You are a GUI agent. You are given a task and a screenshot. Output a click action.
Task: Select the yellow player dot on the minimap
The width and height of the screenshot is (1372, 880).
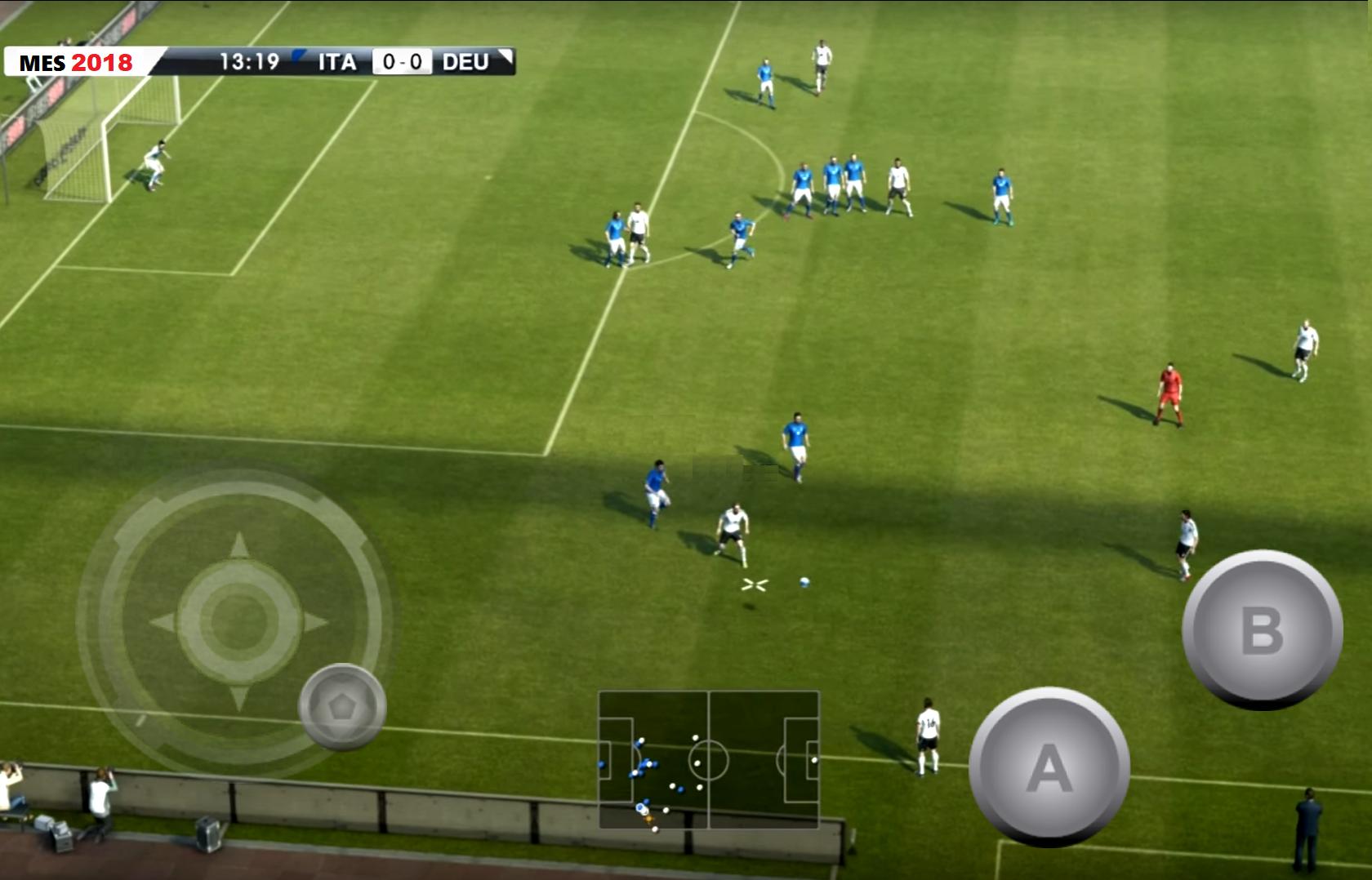pos(648,820)
